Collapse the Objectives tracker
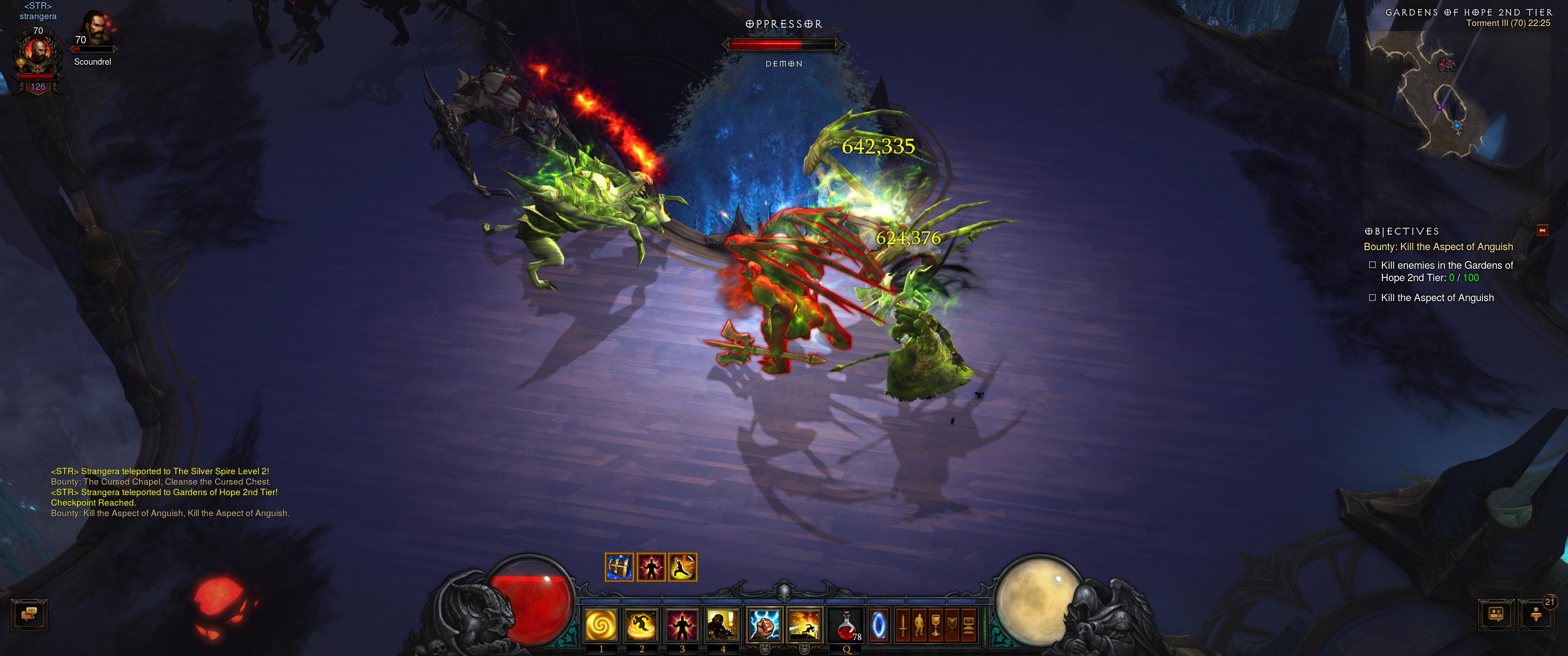 tap(1542, 230)
